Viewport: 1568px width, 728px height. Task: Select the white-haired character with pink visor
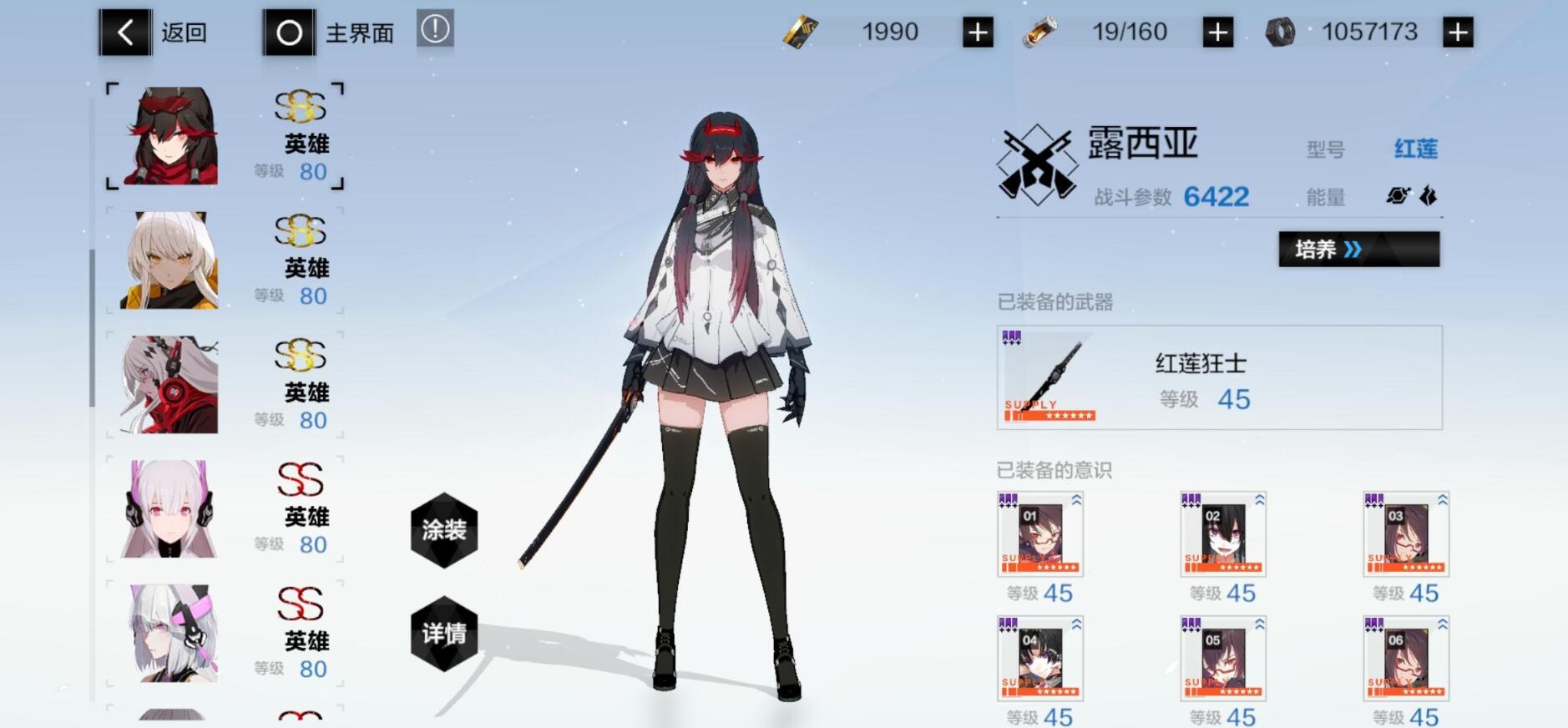click(171, 633)
